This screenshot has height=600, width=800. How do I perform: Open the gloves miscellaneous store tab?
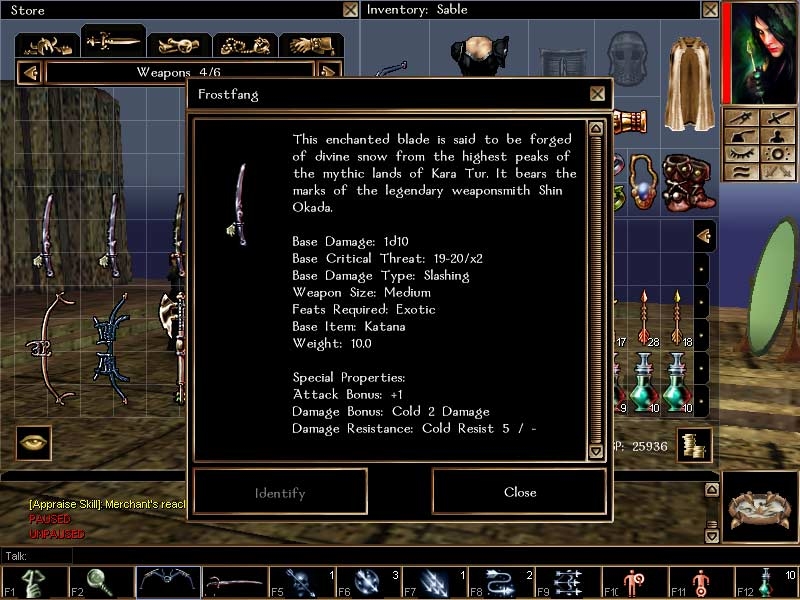(311, 45)
